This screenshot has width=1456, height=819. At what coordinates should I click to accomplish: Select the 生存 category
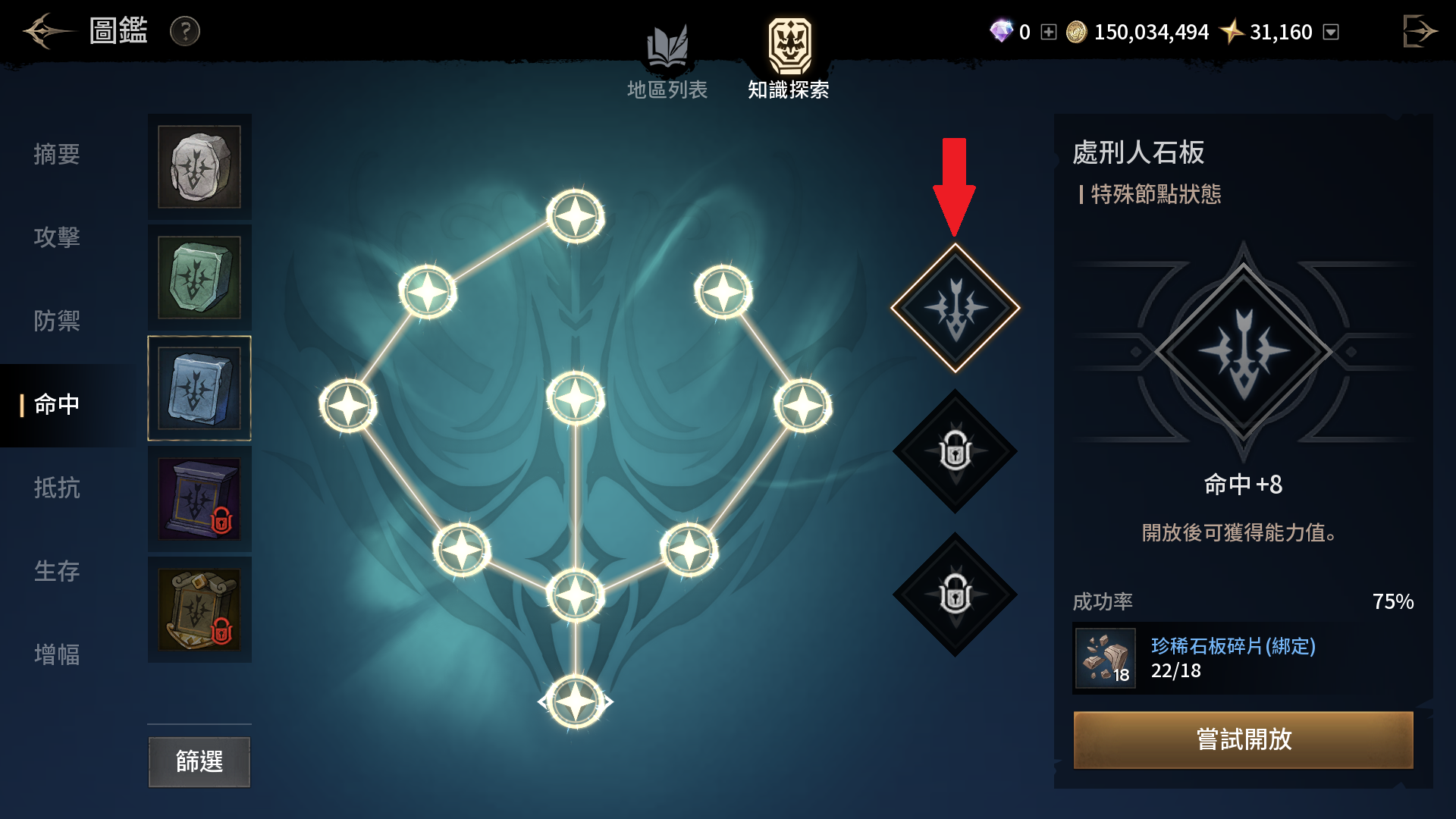tap(57, 571)
